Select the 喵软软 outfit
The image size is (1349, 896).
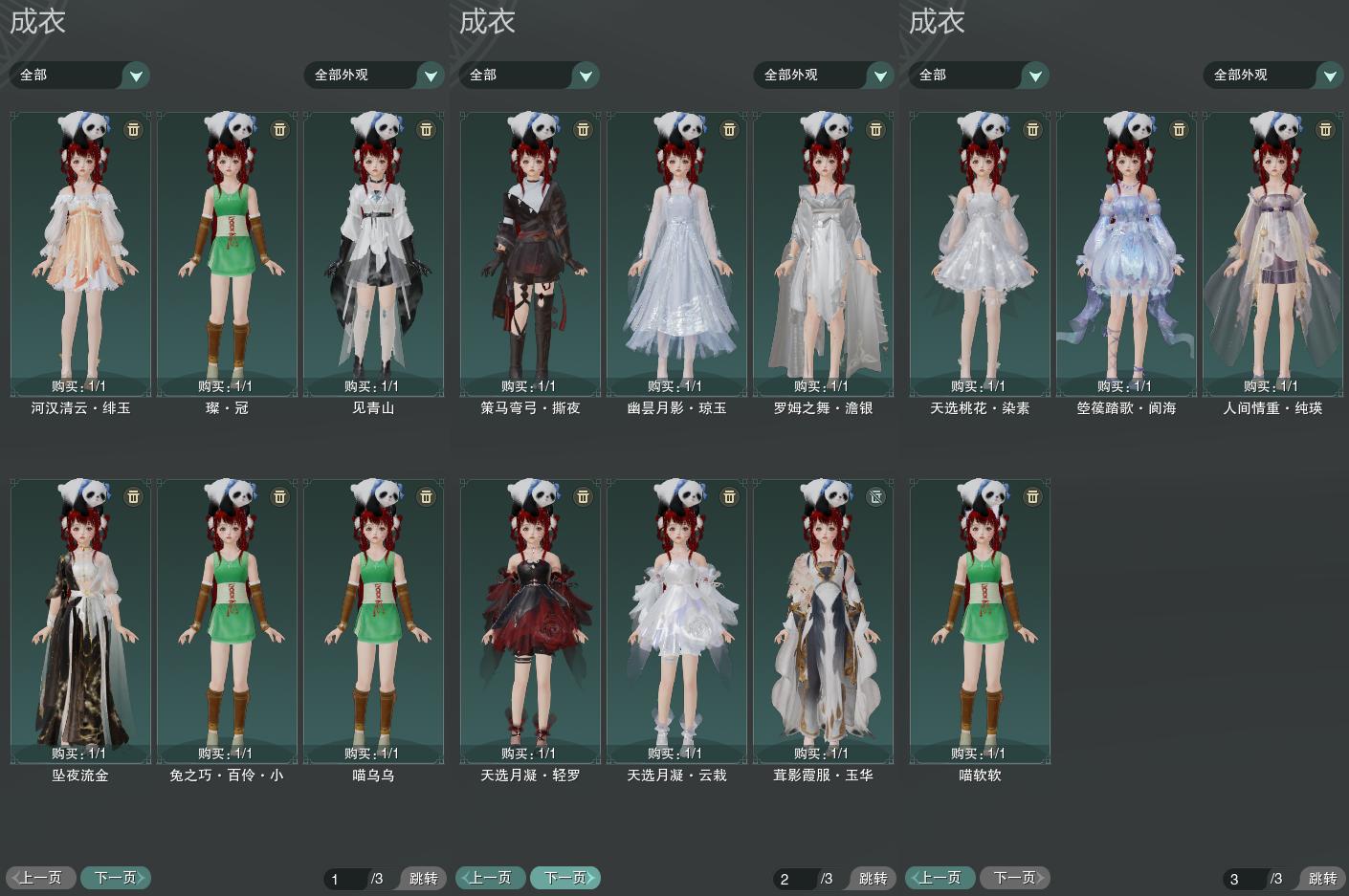980,622
